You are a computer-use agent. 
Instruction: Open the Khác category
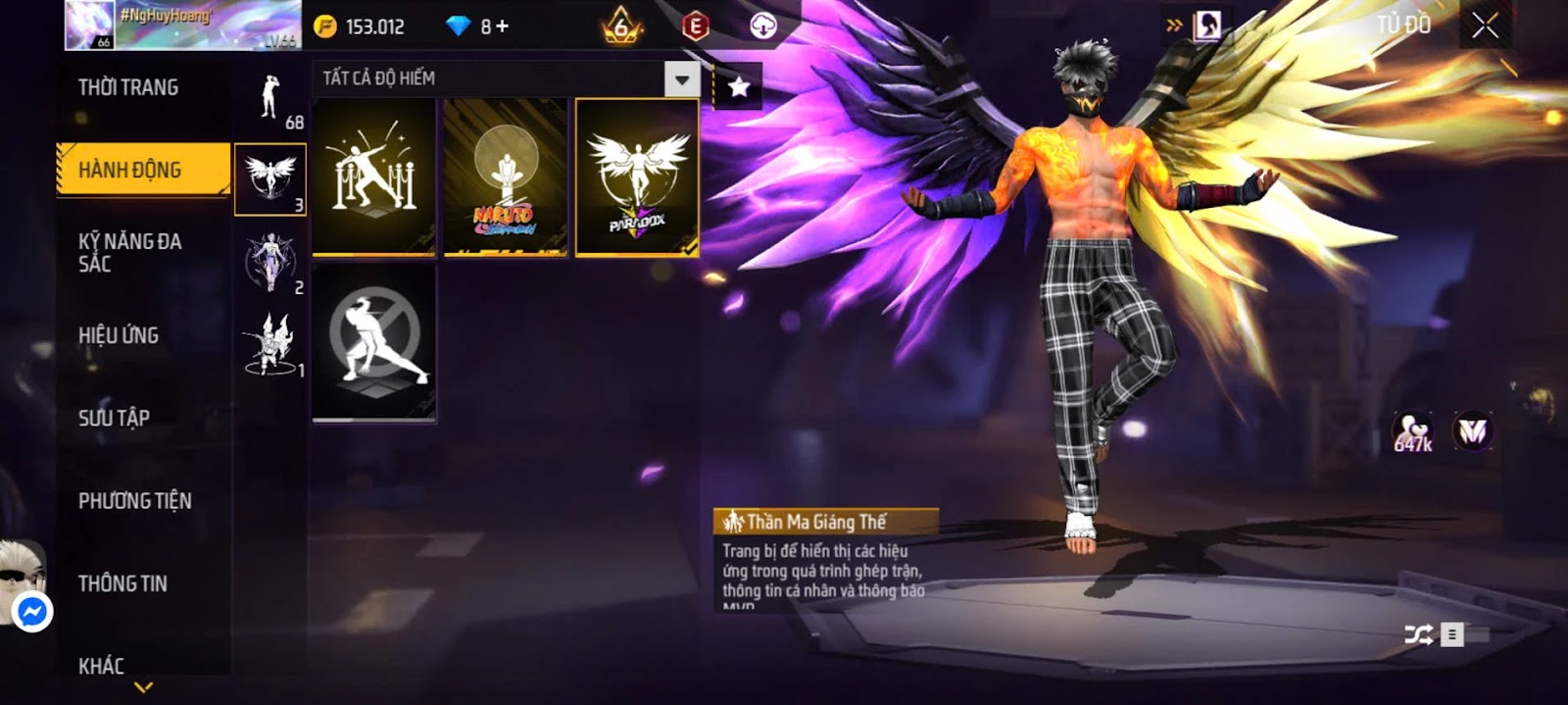click(x=102, y=666)
